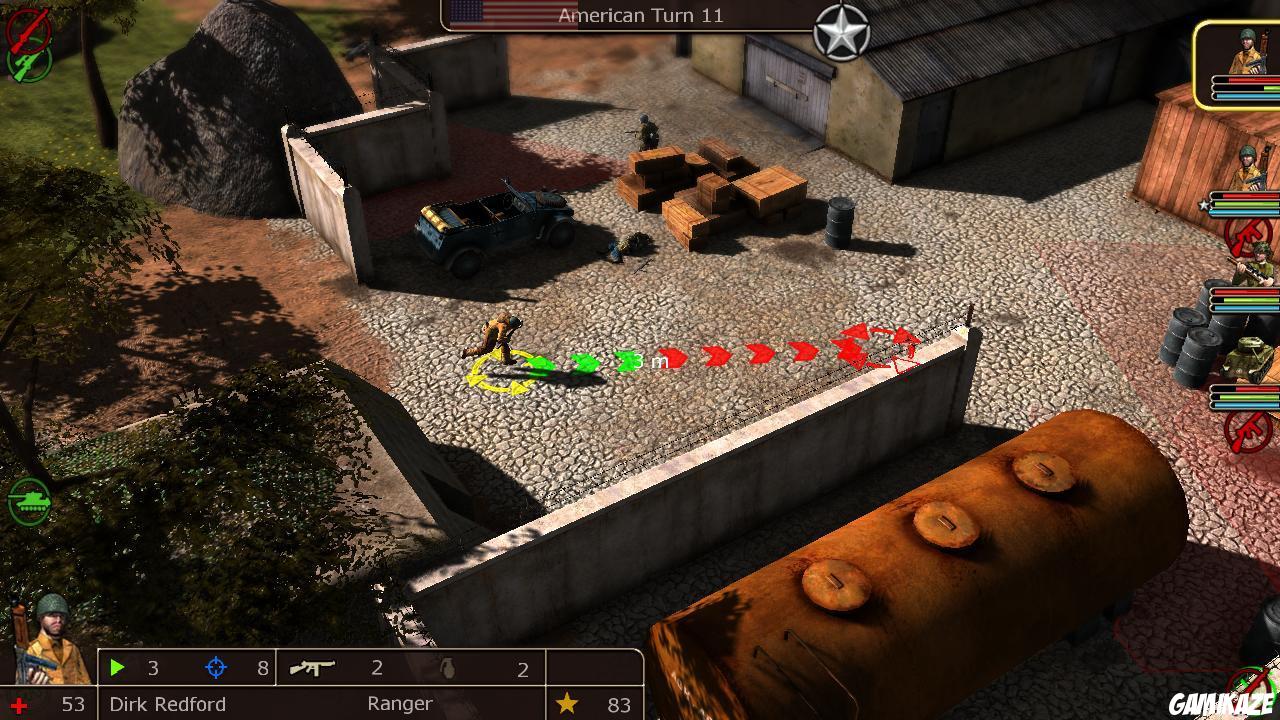Click the Dirk Redford name label
The height and width of the screenshot is (720, 1280).
[x=167, y=704]
